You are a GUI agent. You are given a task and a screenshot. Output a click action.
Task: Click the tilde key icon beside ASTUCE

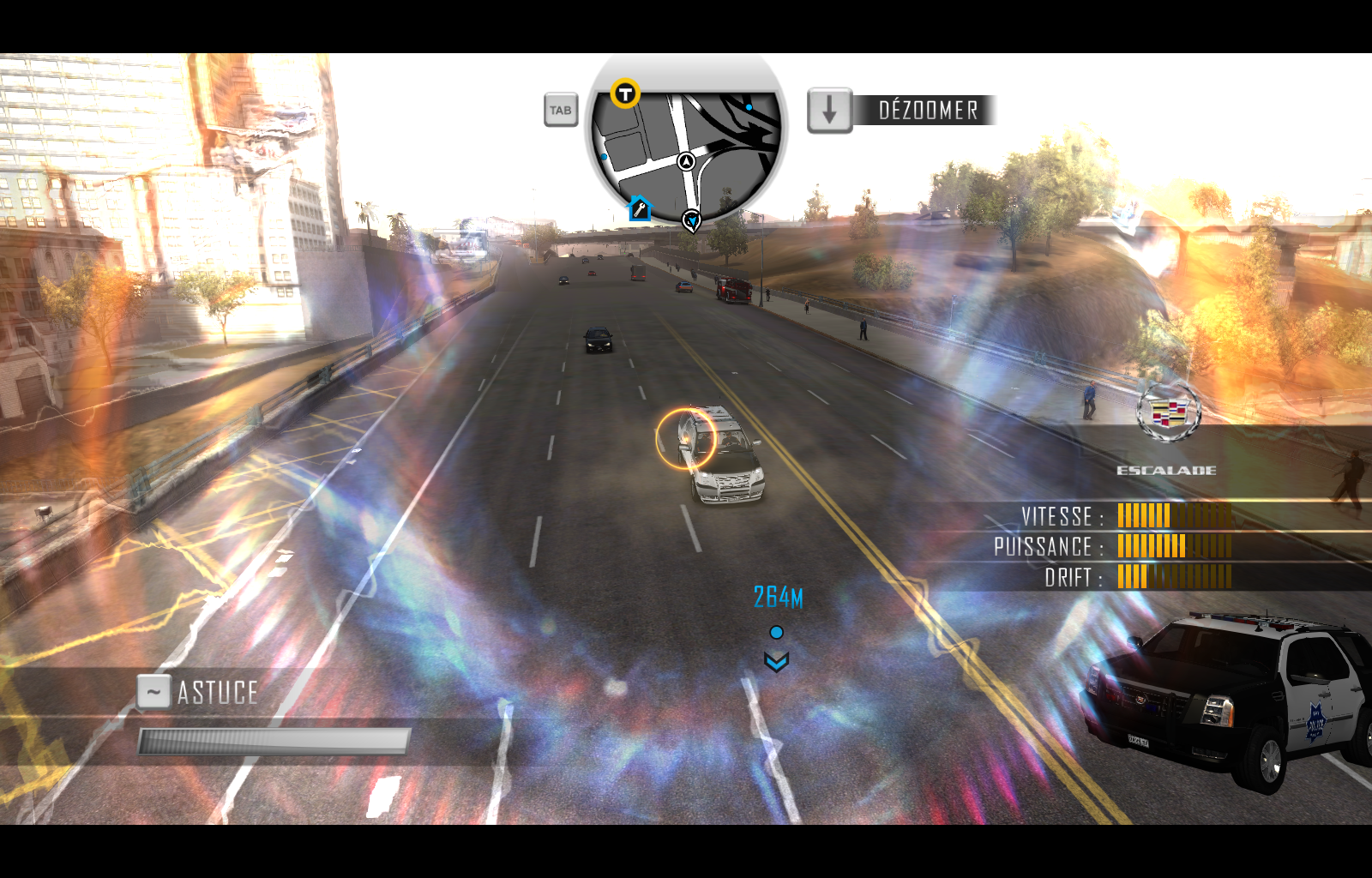[153, 691]
